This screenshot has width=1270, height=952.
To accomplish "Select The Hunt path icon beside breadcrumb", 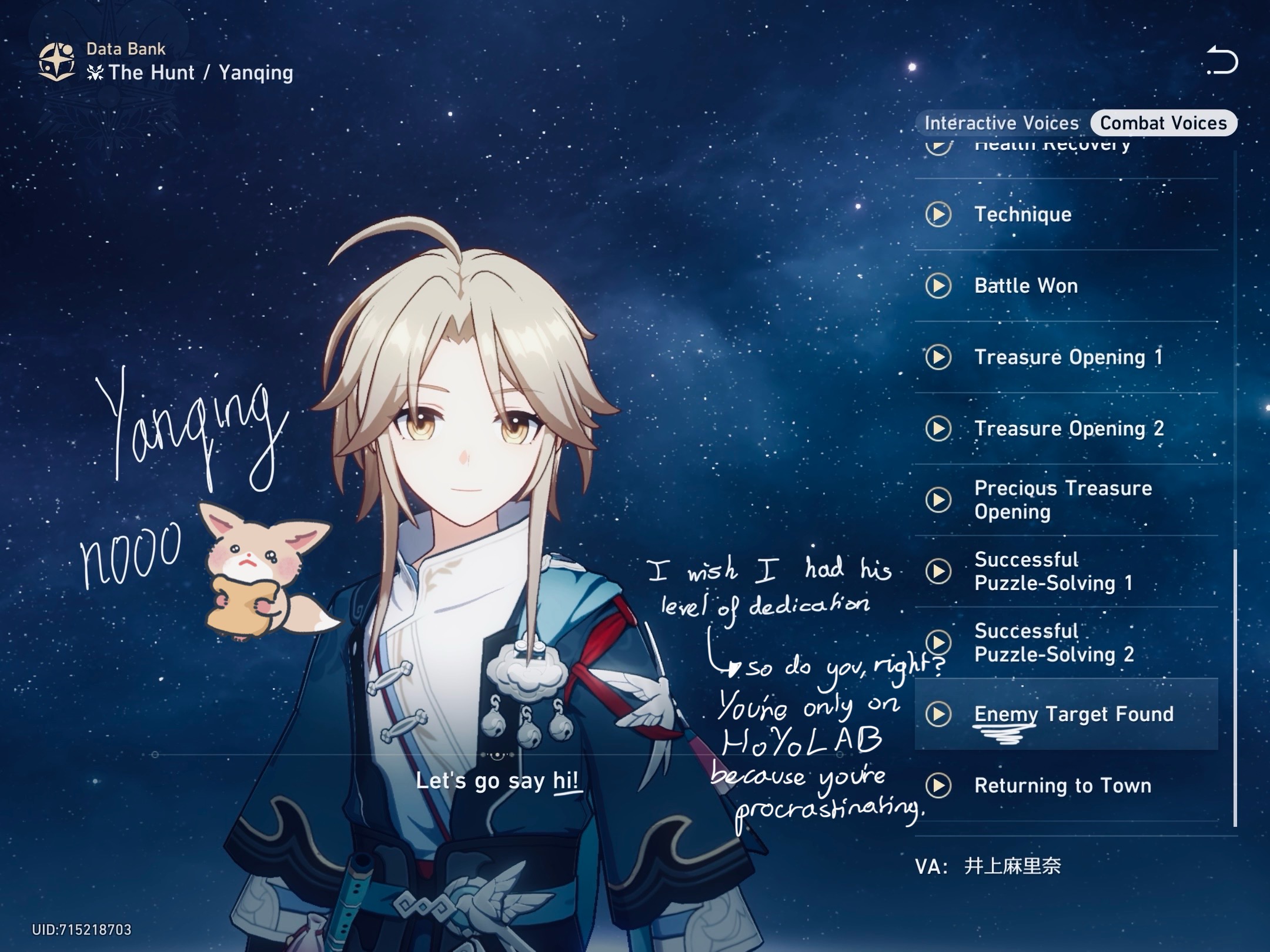I will 97,72.
